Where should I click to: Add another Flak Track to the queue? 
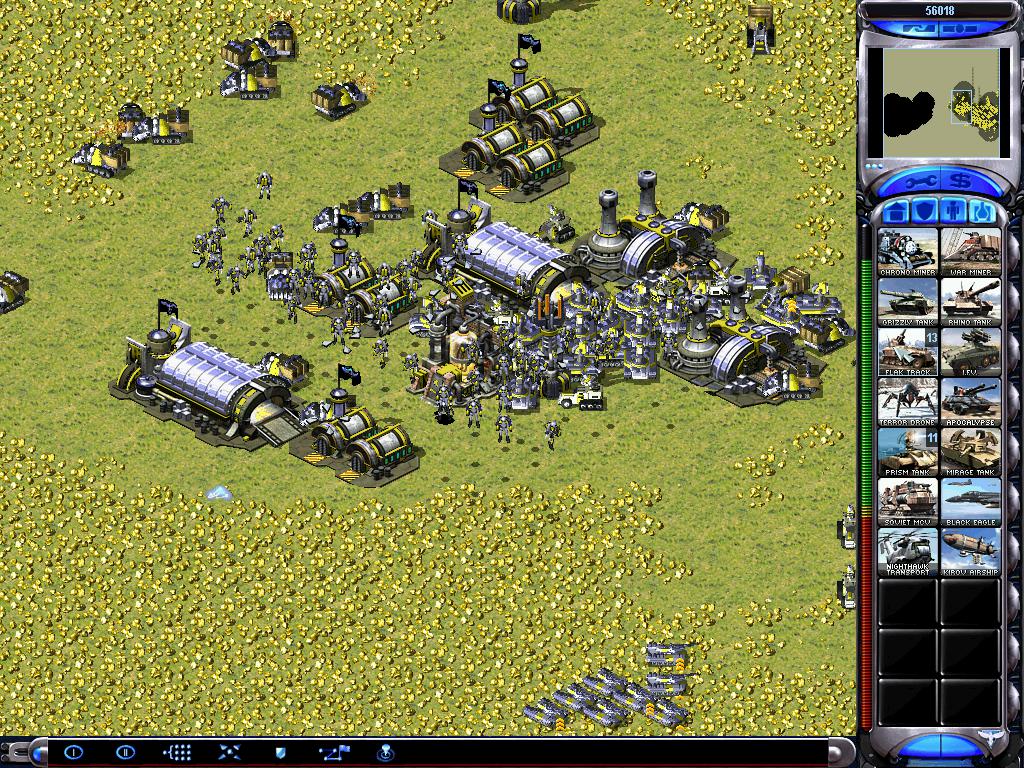click(908, 351)
